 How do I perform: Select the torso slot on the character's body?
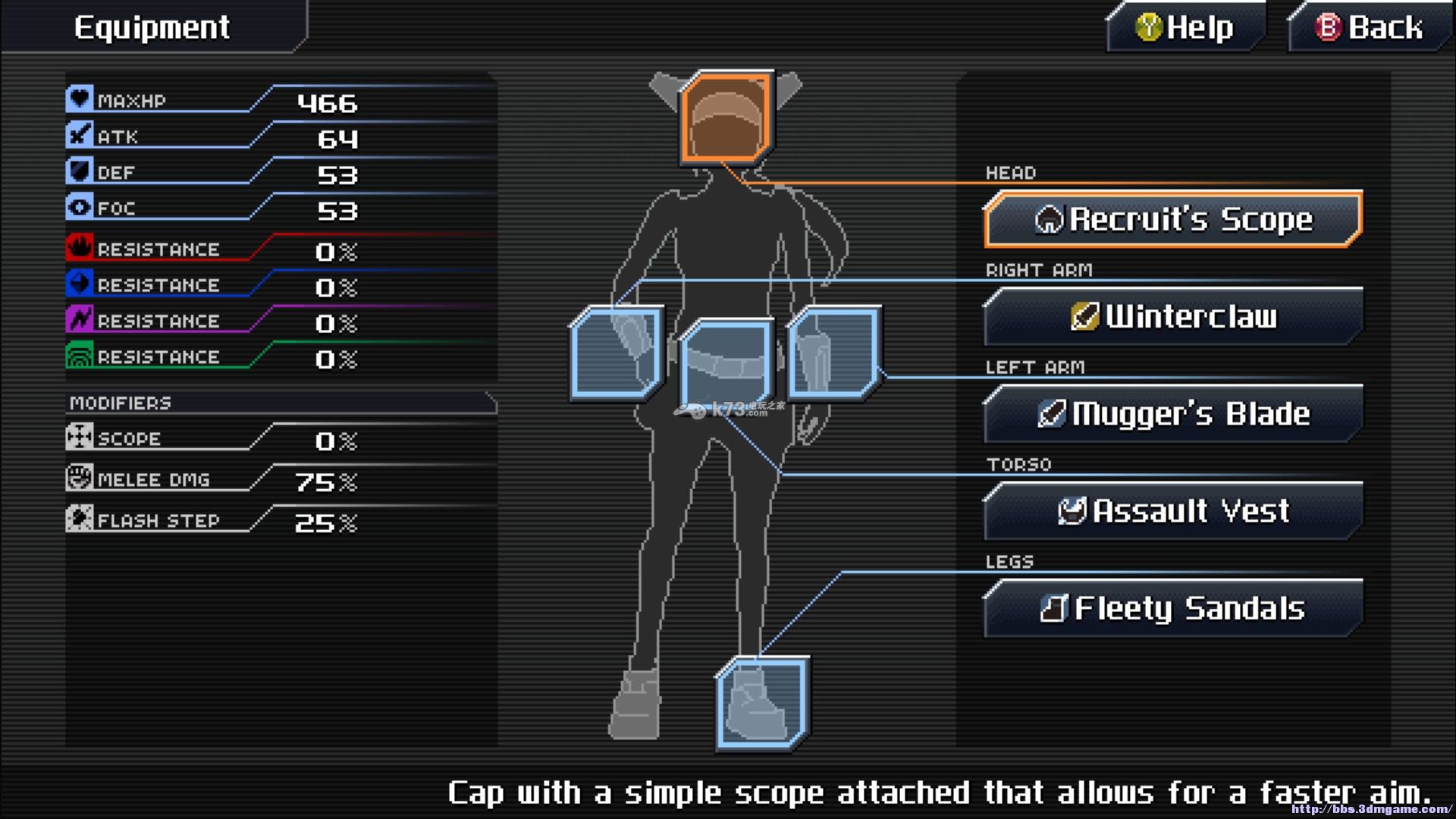(726, 362)
